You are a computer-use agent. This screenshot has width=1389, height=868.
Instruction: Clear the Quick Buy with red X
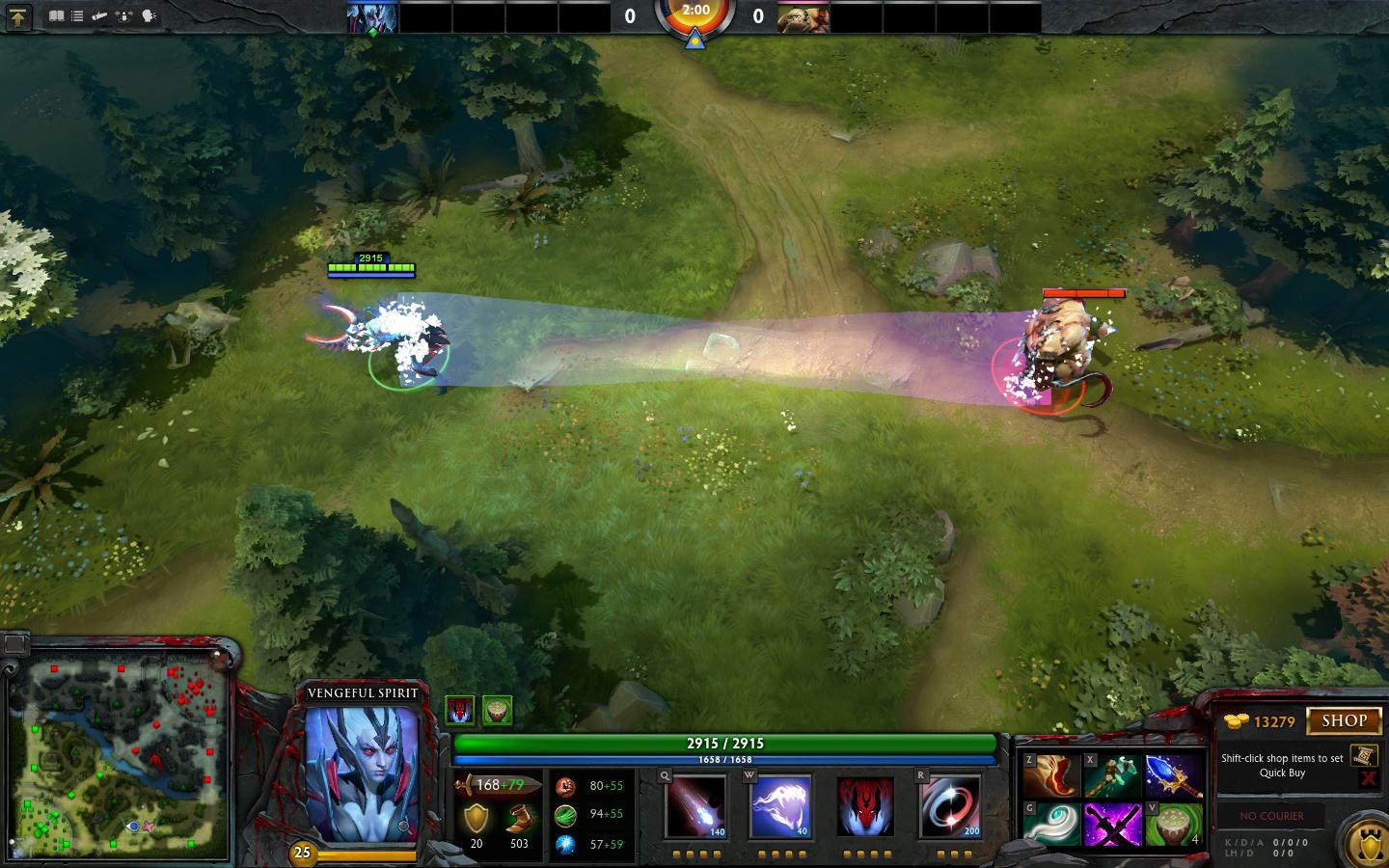[x=1368, y=778]
